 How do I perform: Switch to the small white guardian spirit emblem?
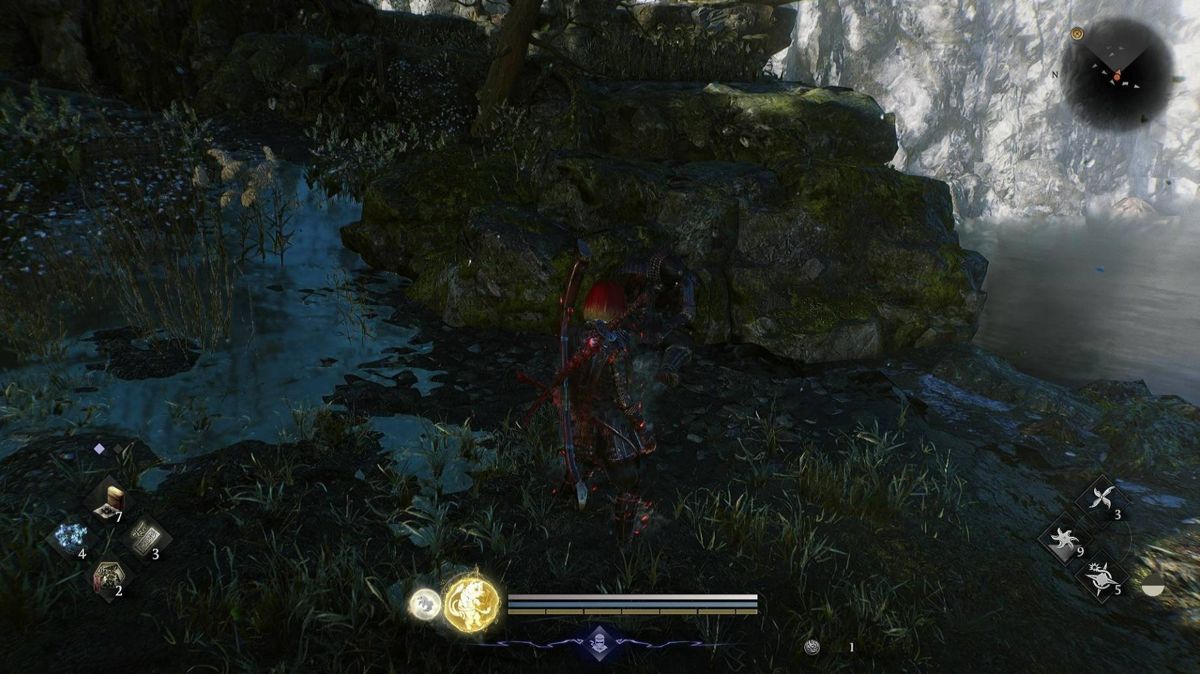point(424,603)
